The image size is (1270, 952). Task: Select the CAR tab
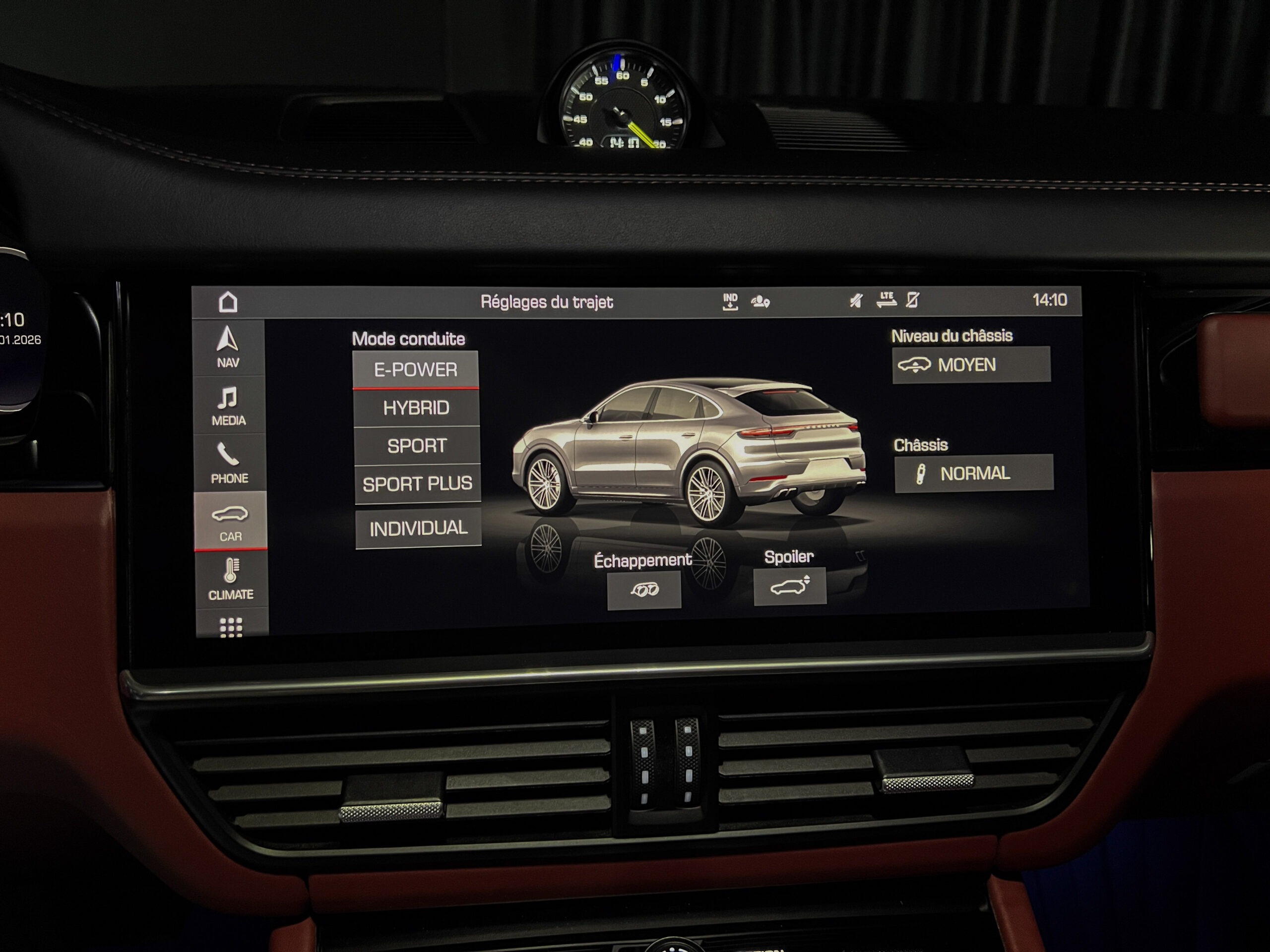pos(230,521)
